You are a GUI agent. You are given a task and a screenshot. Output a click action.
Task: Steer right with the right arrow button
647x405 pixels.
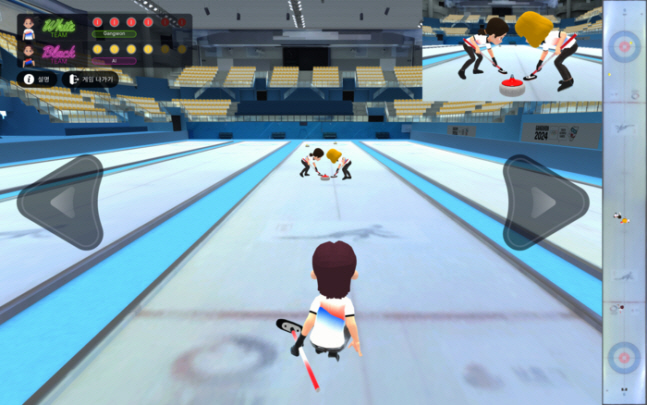click(544, 203)
